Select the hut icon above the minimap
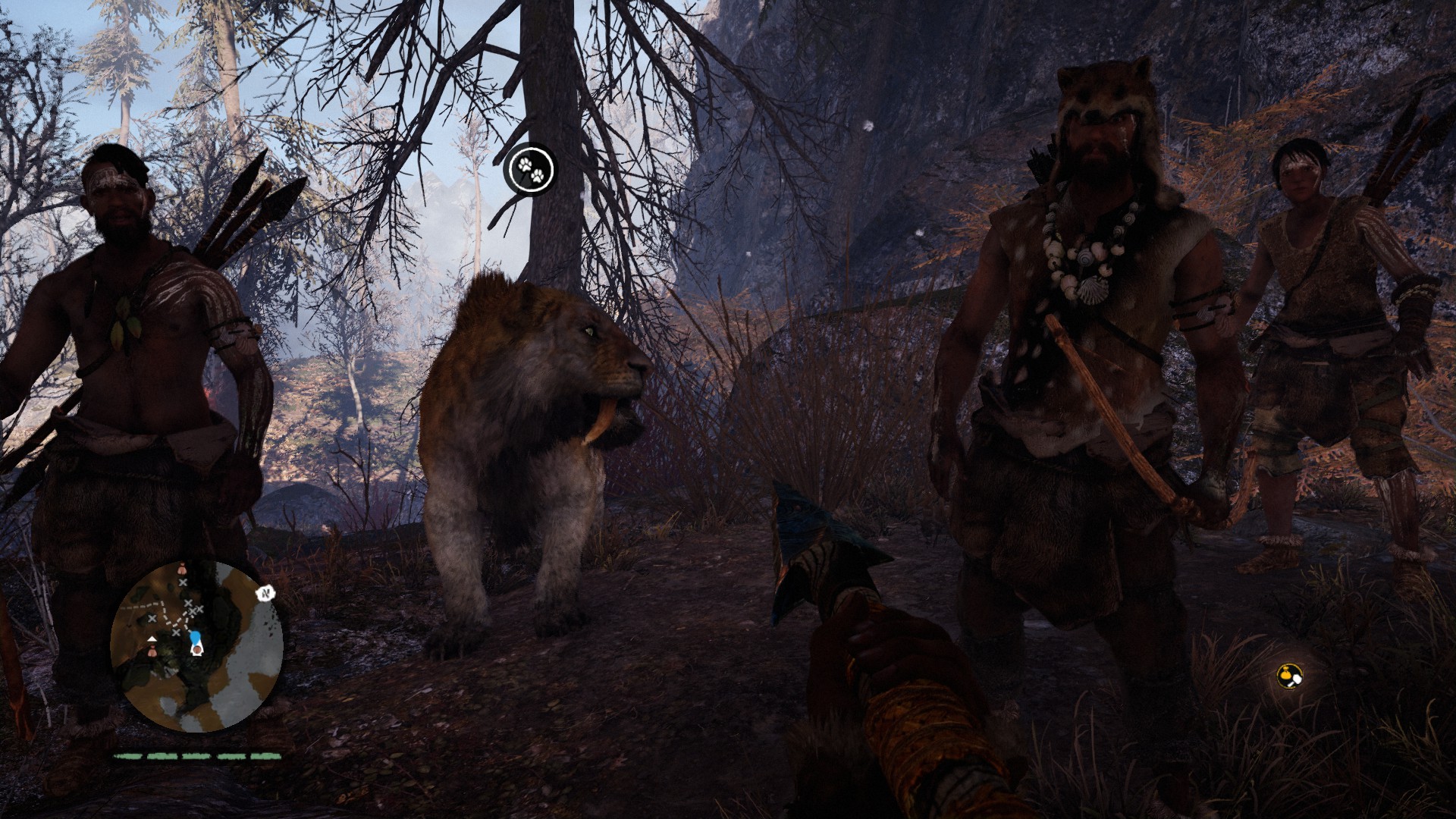The height and width of the screenshot is (819, 1456). [182, 569]
